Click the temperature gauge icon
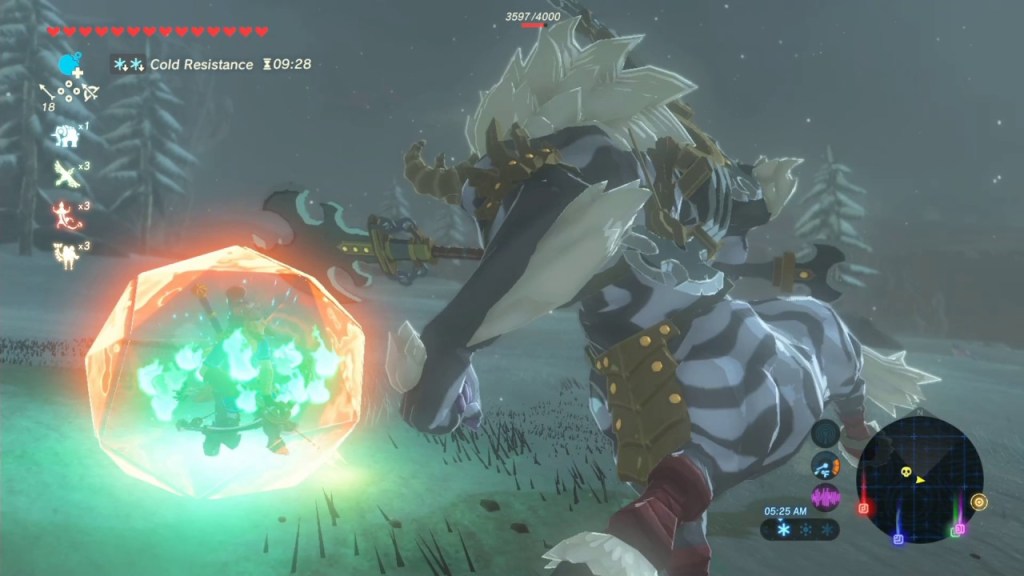Screen dimensions: 1024x576 click(826, 465)
